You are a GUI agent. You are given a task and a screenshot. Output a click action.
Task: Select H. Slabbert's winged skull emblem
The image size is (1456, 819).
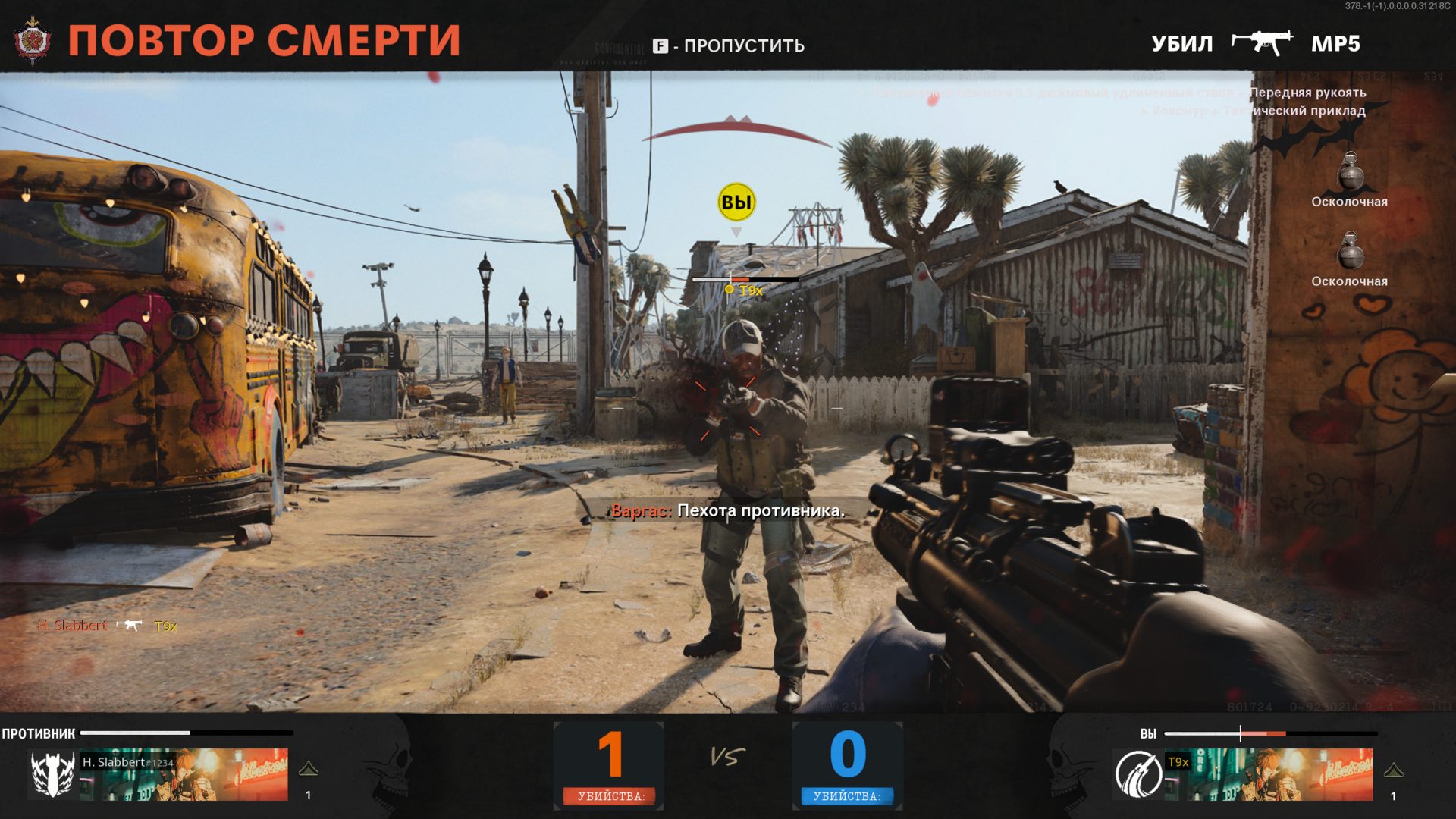[52, 774]
